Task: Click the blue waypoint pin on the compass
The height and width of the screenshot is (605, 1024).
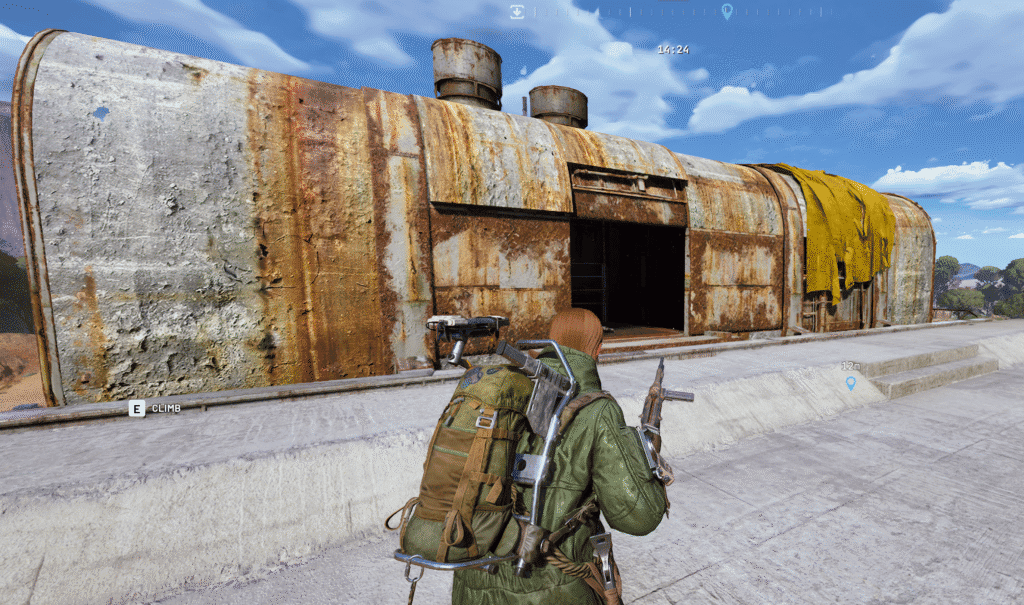Action: pyautogui.click(x=727, y=11)
